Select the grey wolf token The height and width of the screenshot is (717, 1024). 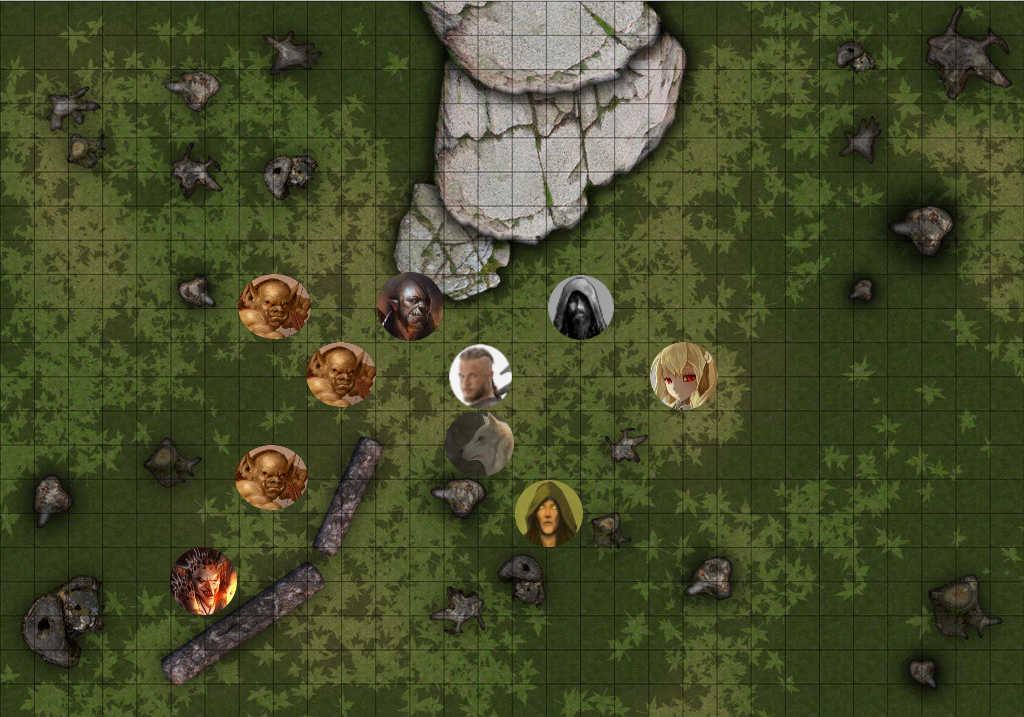pyautogui.click(x=480, y=443)
